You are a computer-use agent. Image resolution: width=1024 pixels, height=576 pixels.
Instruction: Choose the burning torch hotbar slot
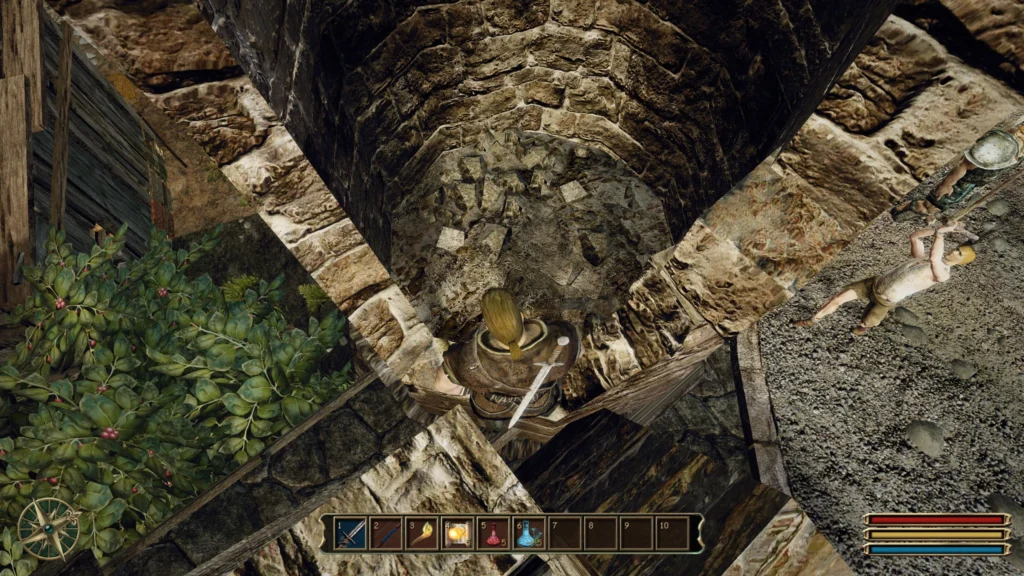422,533
